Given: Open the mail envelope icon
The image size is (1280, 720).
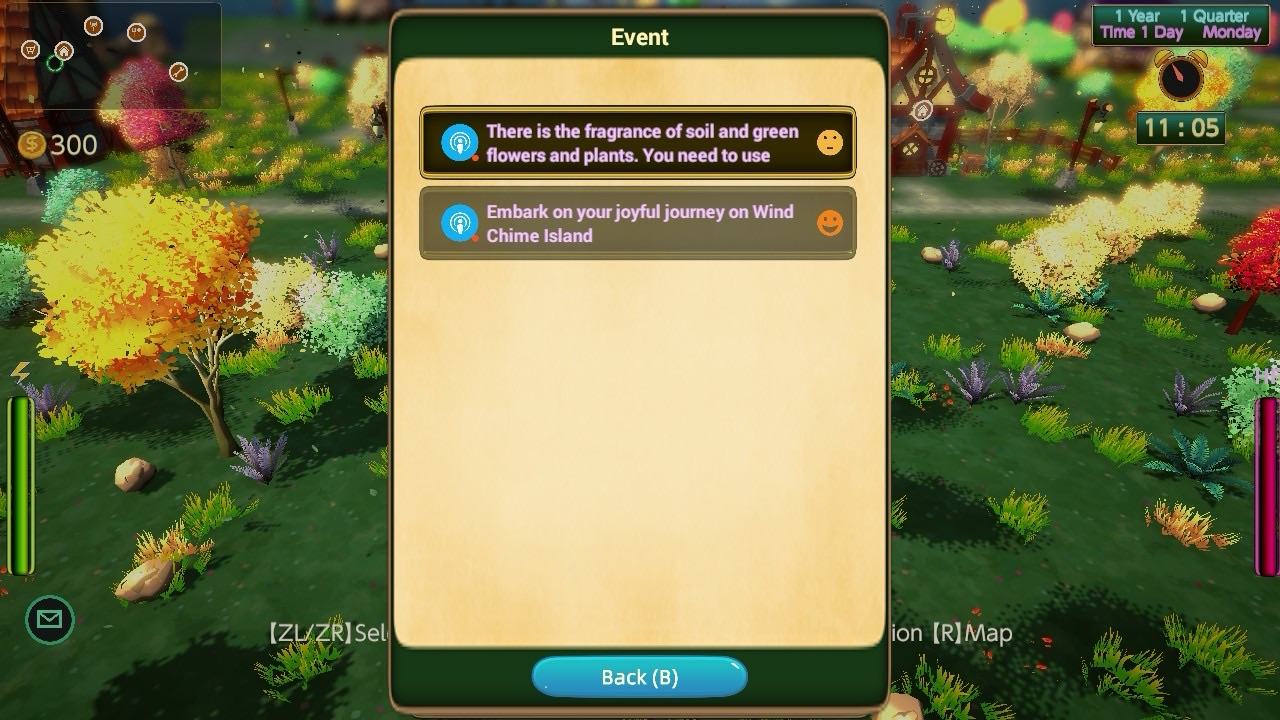Looking at the screenshot, I should tap(48, 619).
